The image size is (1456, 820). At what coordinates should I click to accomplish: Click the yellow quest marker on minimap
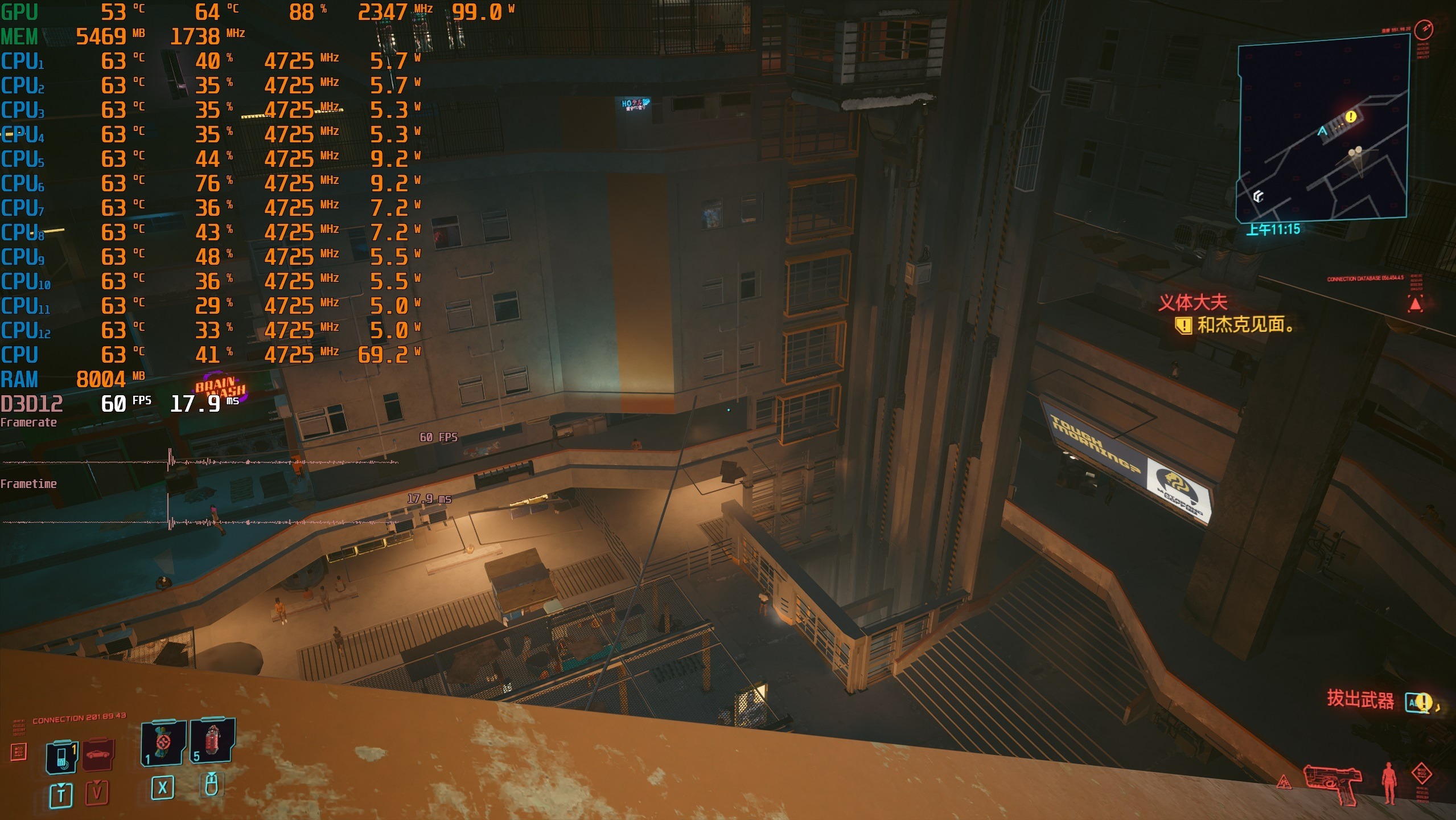pos(1351,117)
